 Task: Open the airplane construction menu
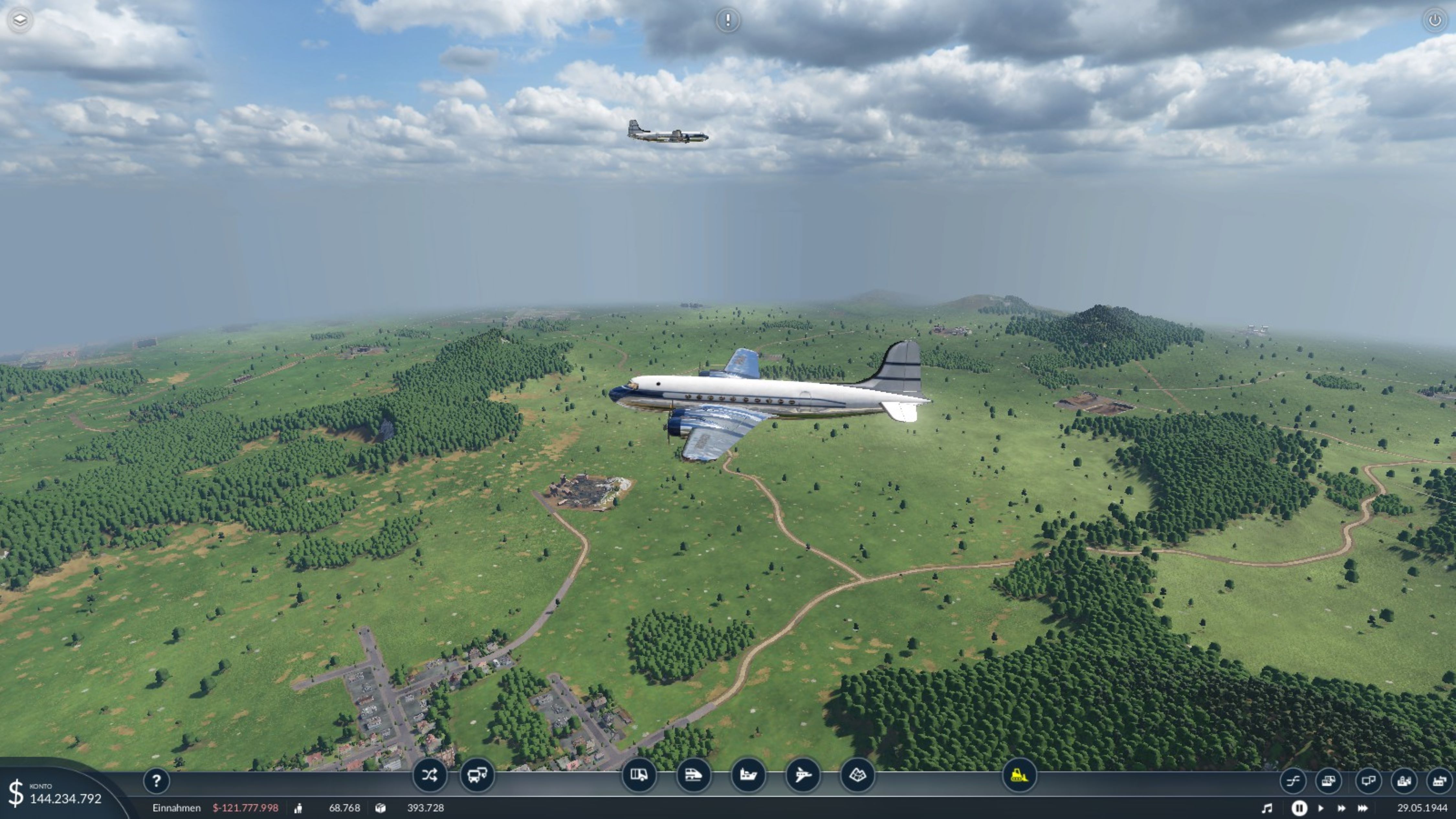tap(803, 775)
